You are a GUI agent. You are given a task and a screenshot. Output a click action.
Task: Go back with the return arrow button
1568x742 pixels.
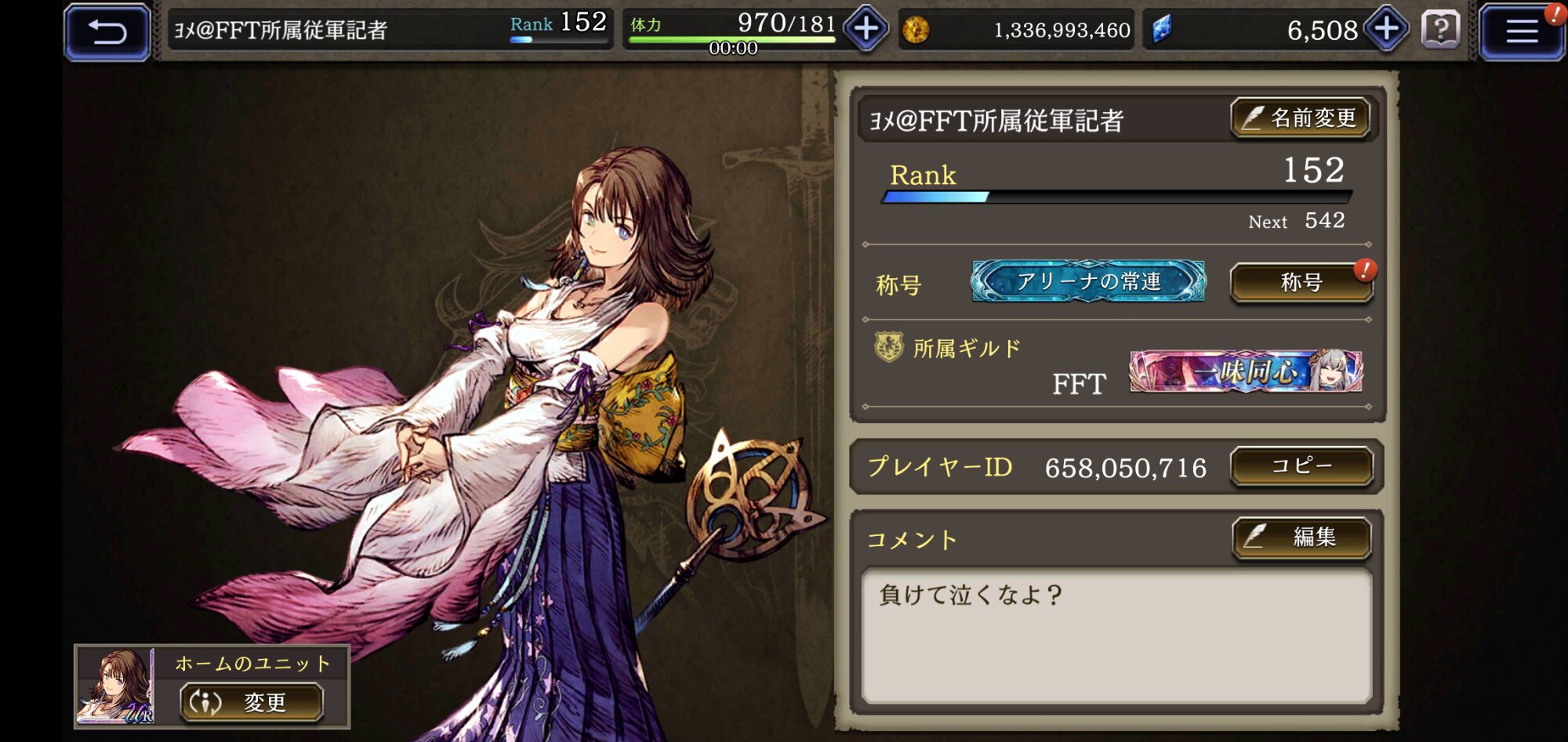pos(107,32)
